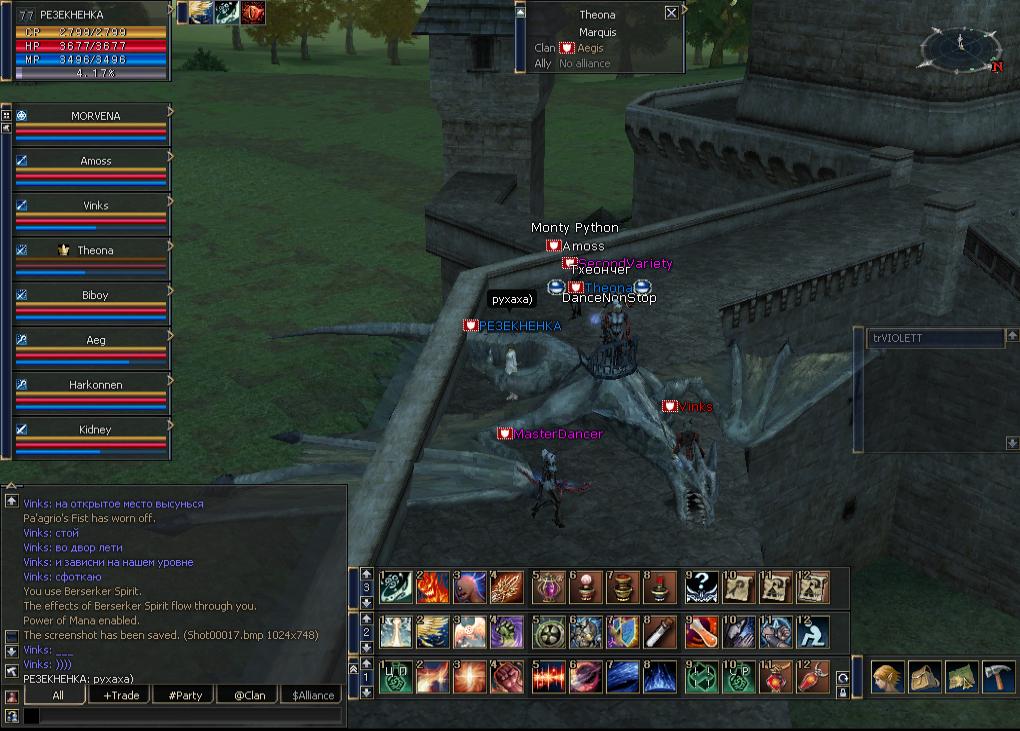Select the trVIOLETT entry in the side panel
Screen dimensions: 1020x731
pyautogui.click(x=935, y=338)
